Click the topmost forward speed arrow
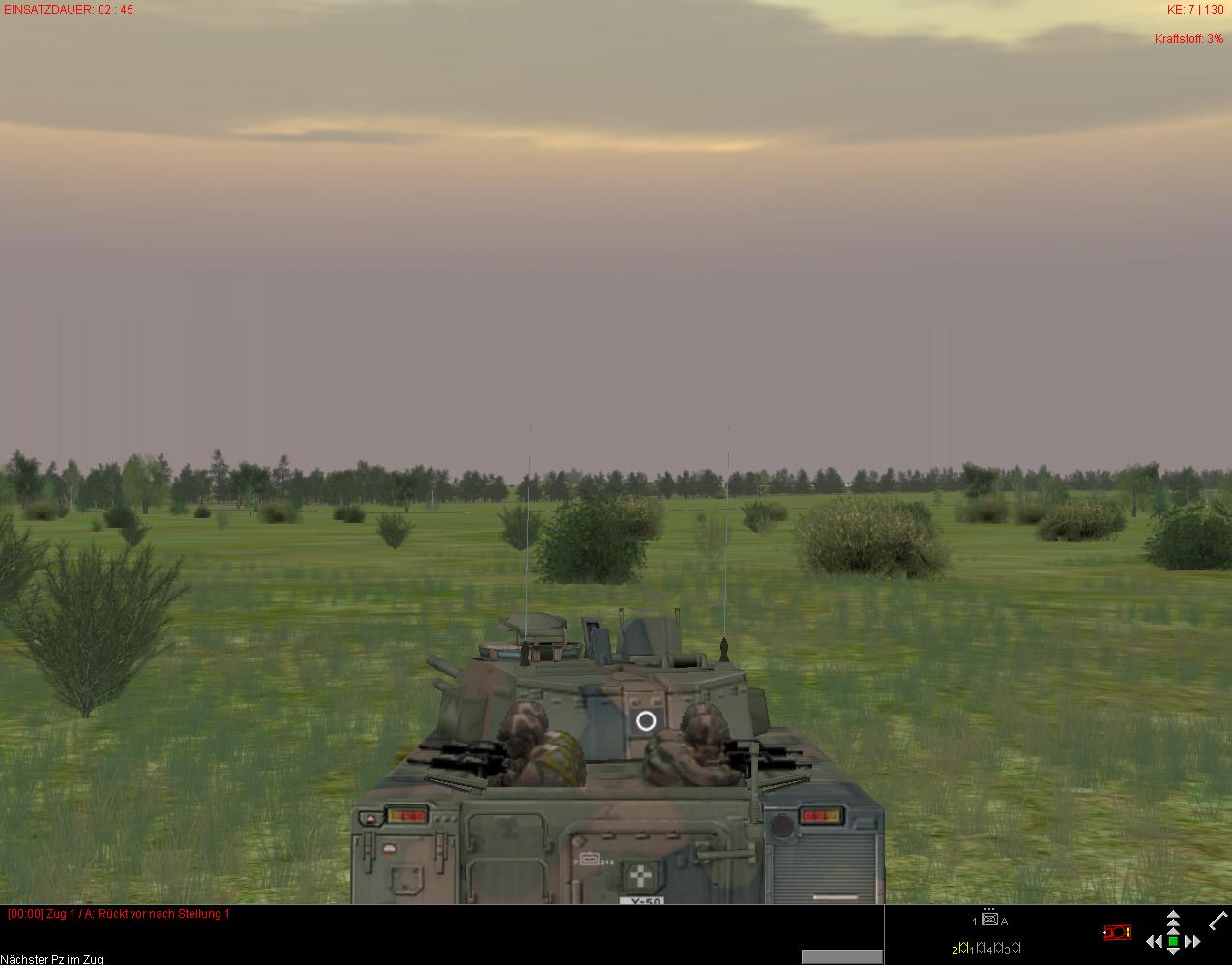The width and height of the screenshot is (1232, 965). click(1173, 914)
